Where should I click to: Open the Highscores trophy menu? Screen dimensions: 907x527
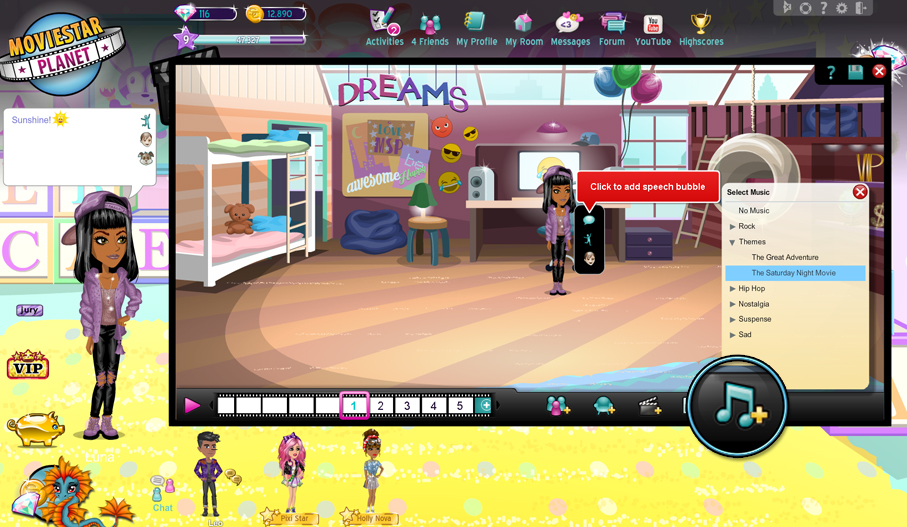pyautogui.click(x=701, y=29)
